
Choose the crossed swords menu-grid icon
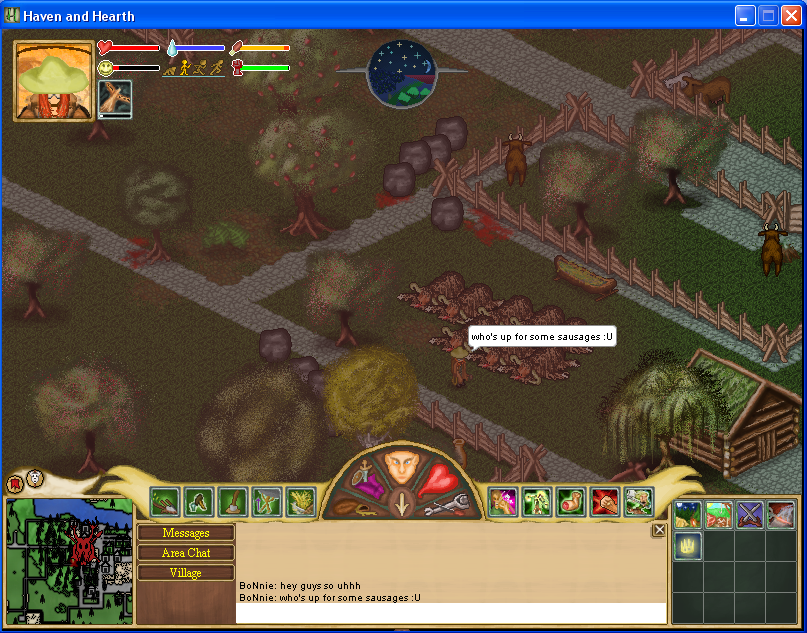750,515
